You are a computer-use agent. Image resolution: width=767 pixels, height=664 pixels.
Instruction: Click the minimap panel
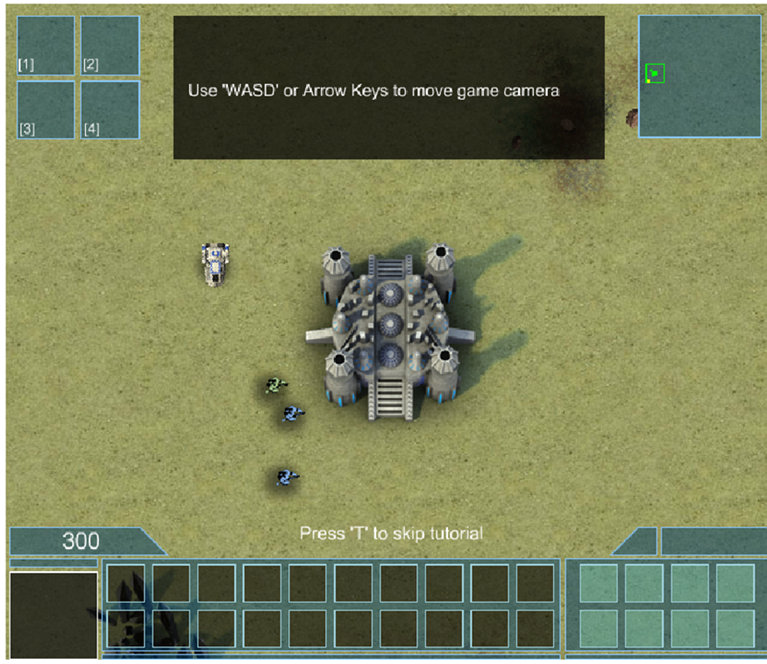click(700, 76)
